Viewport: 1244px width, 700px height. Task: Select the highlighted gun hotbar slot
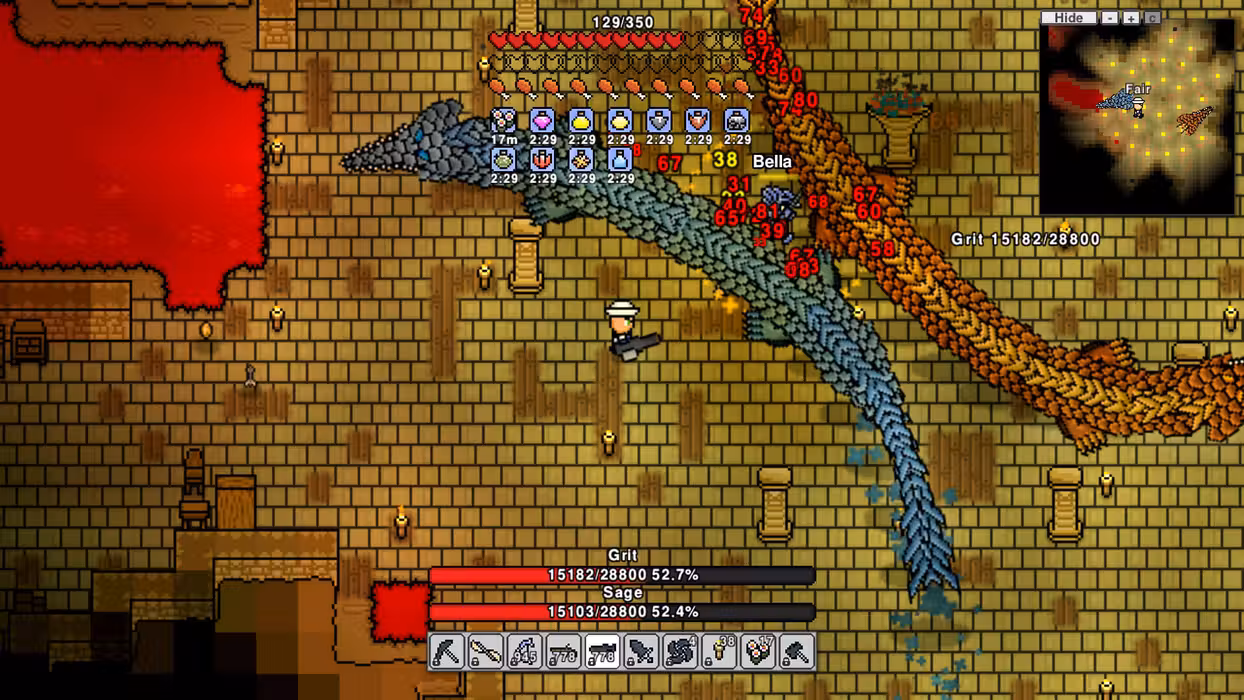click(602, 651)
